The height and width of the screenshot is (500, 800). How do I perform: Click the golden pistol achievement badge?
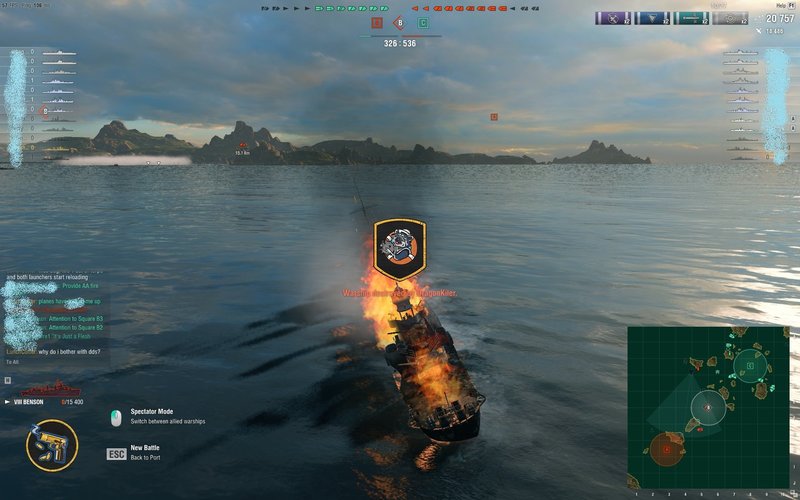pos(52,445)
